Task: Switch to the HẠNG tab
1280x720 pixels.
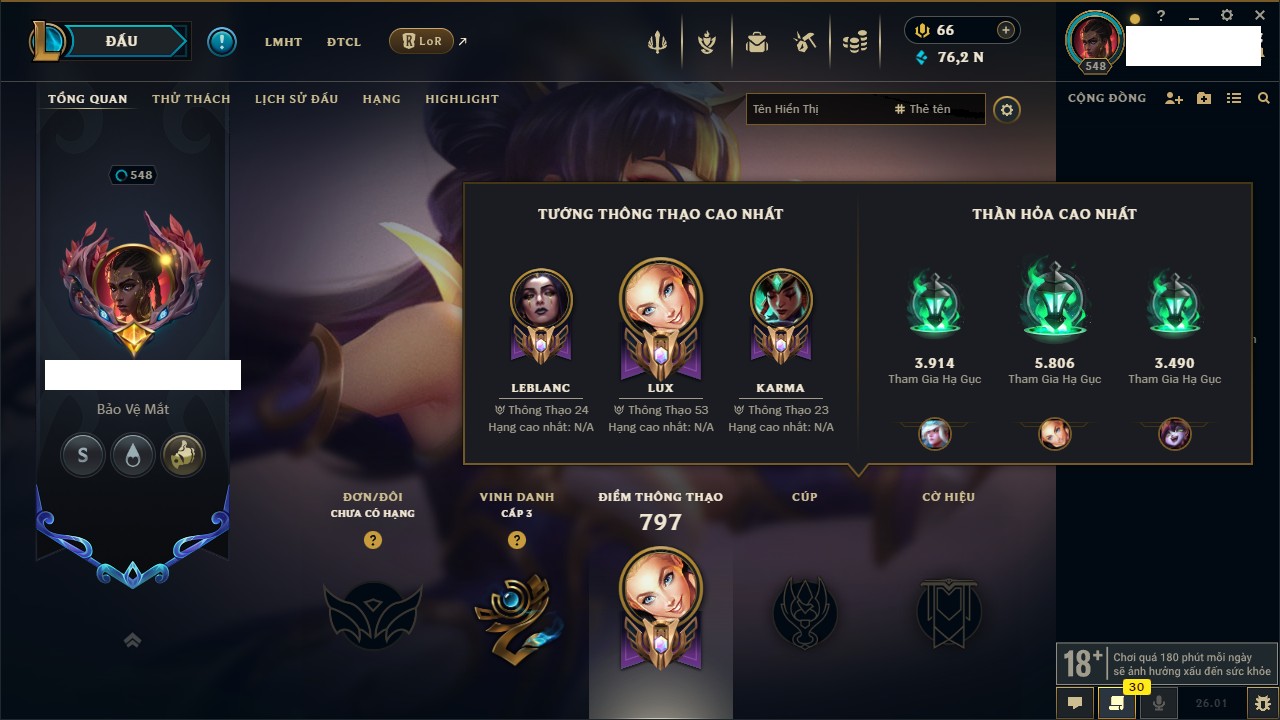Action: [x=381, y=99]
